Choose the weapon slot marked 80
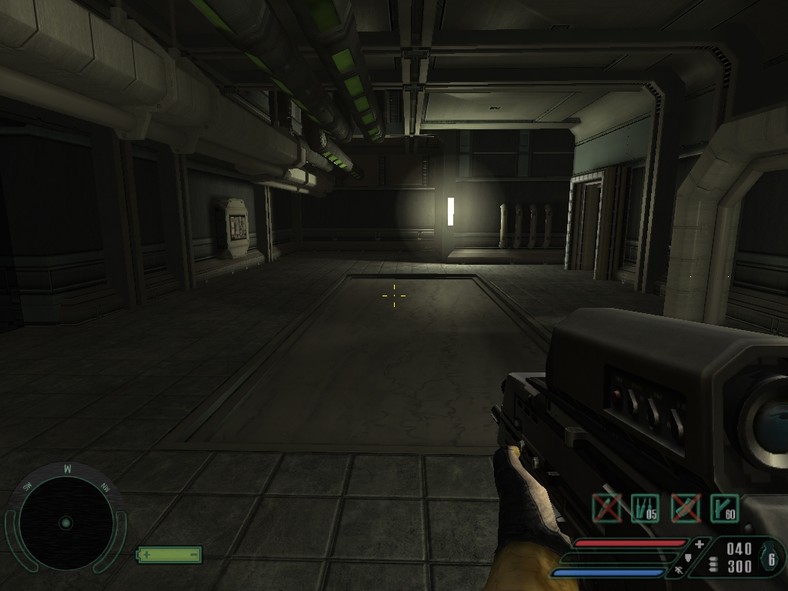 (724, 508)
